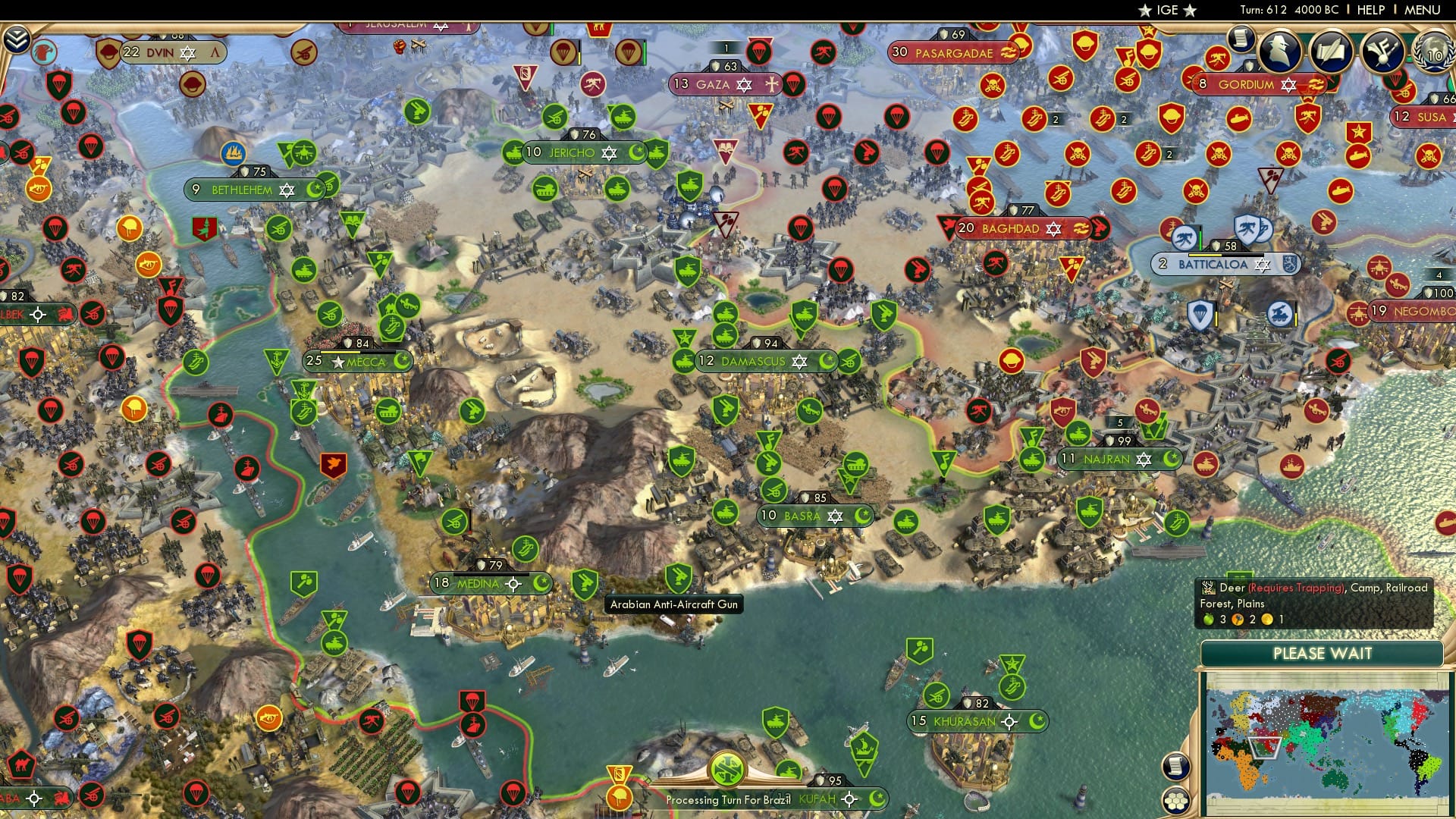This screenshot has width=1456, height=819.
Task: Toggle Strategic View with the hex-grid icon
Action: [1176, 802]
